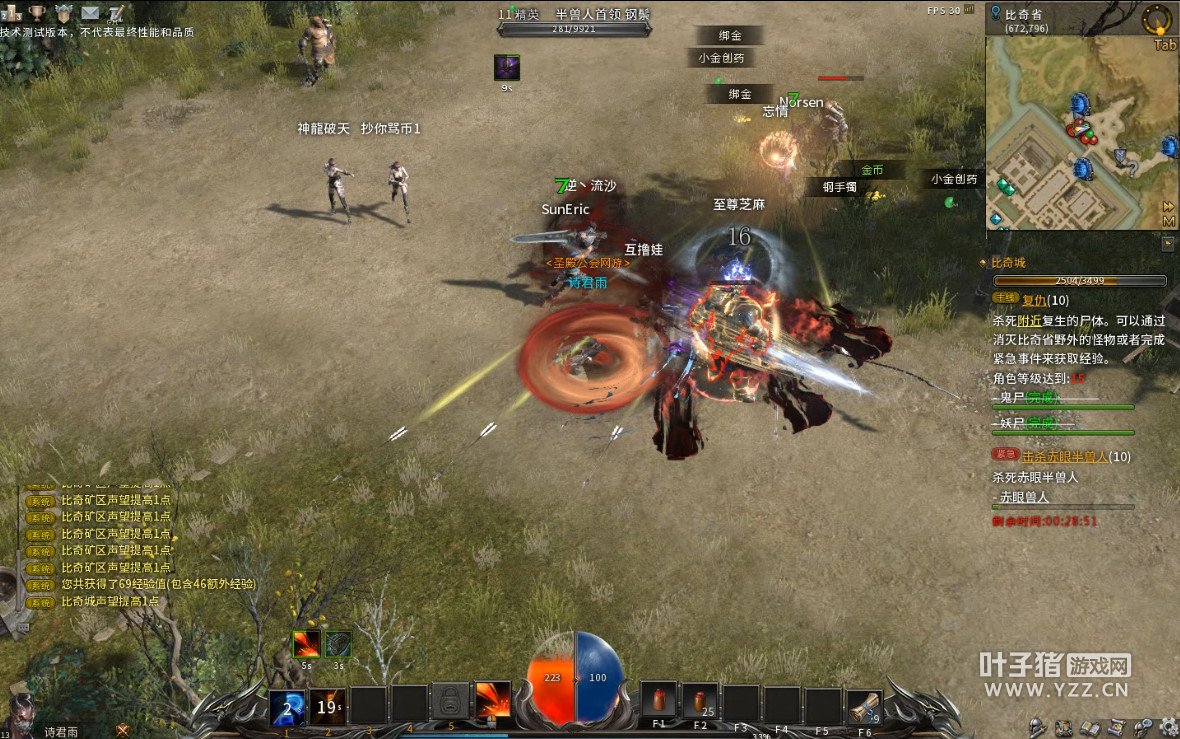Use the red potion in F1

(x=659, y=702)
